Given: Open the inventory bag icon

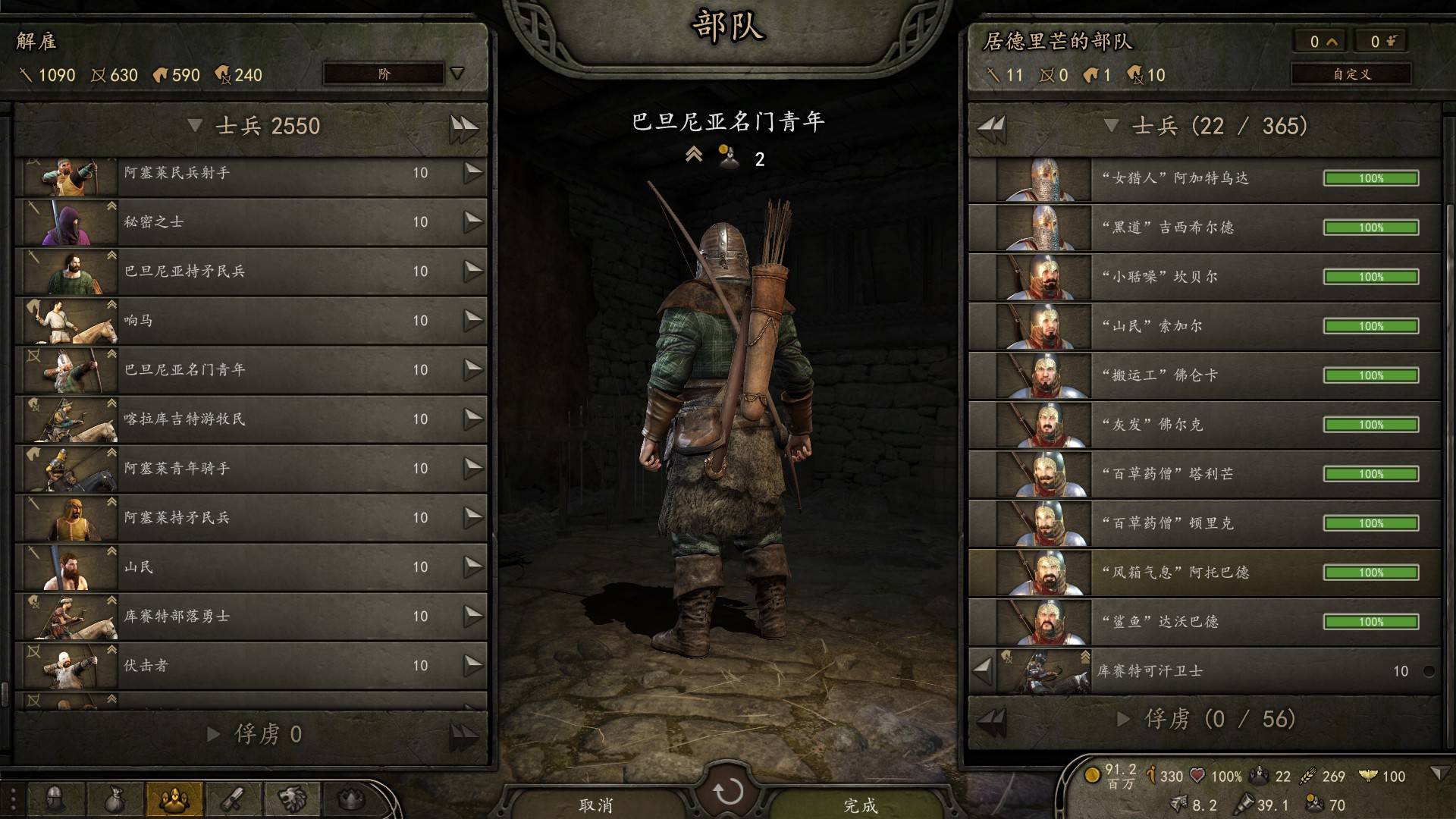Looking at the screenshot, I should (115, 799).
